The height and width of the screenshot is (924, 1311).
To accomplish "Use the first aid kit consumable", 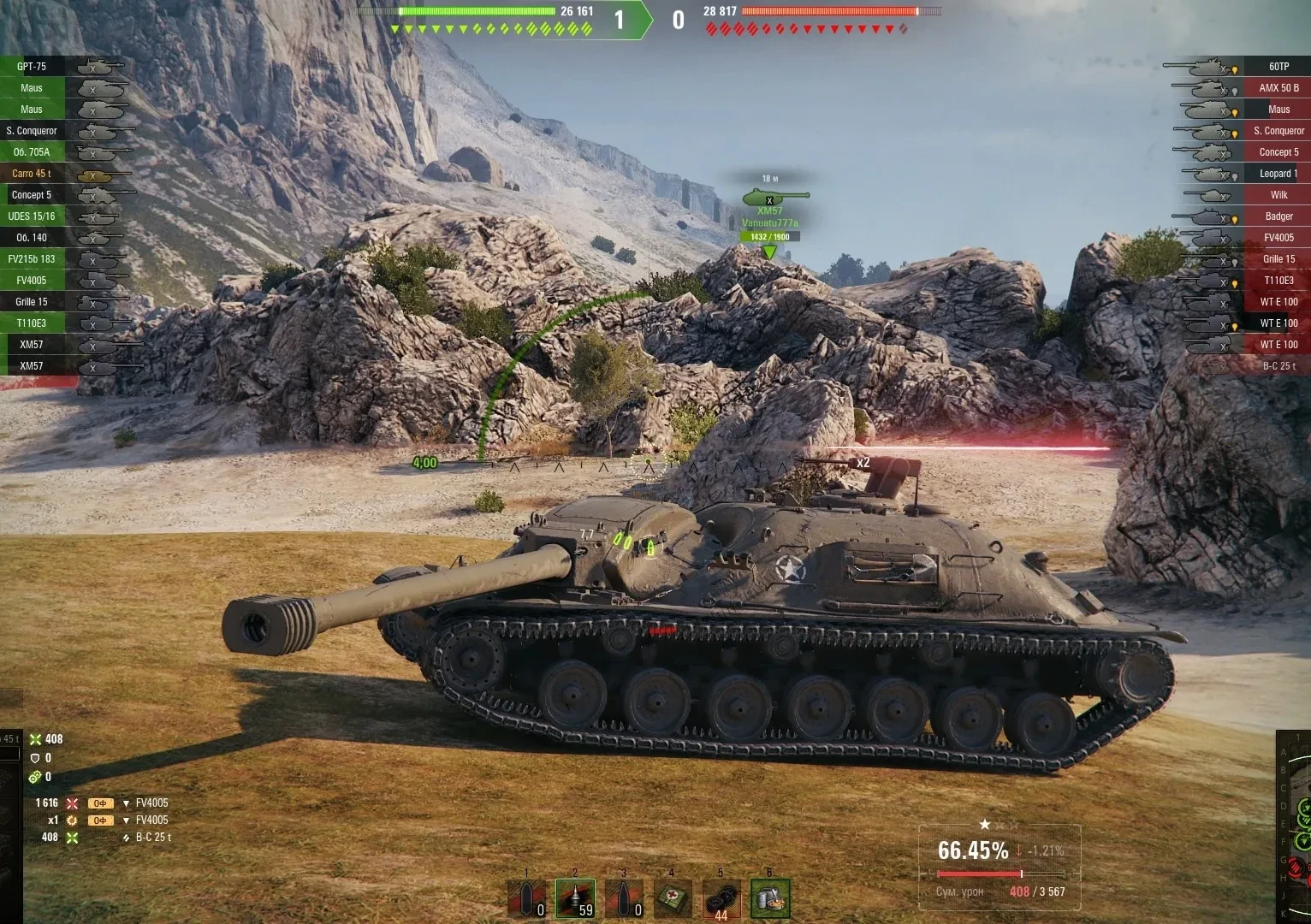I will click(x=673, y=898).
